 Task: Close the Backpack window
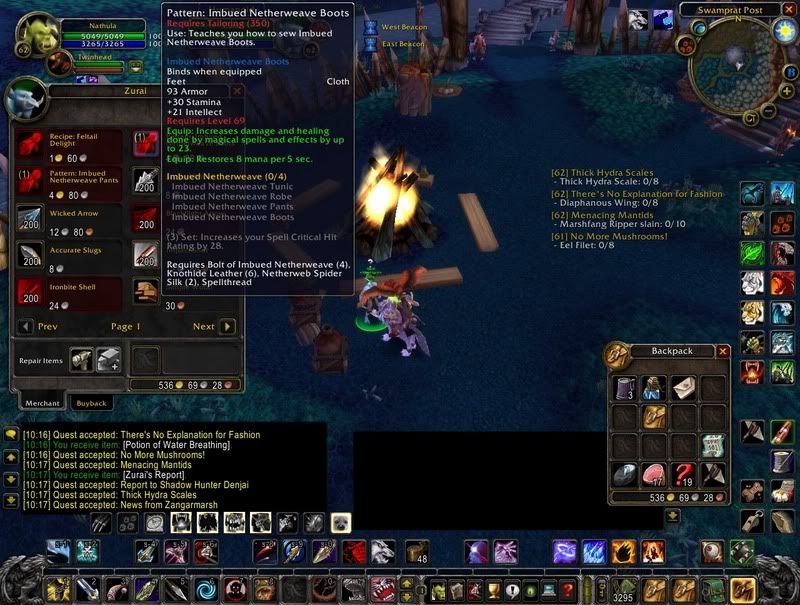[x=723, y=351]
